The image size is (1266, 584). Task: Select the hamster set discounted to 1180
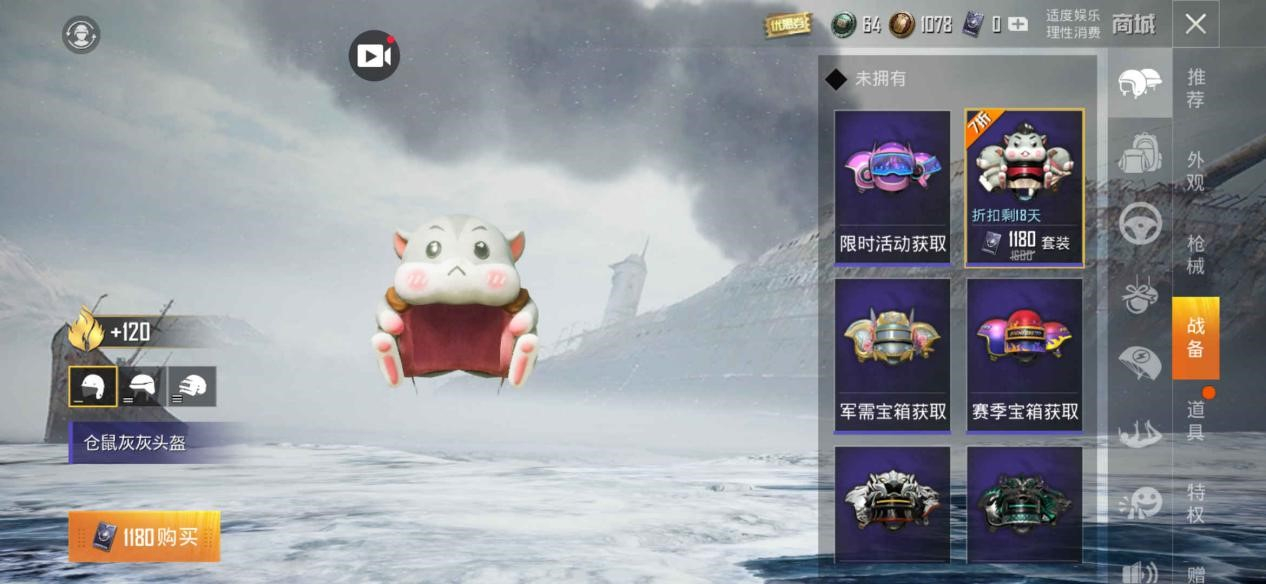point(1024,187)
